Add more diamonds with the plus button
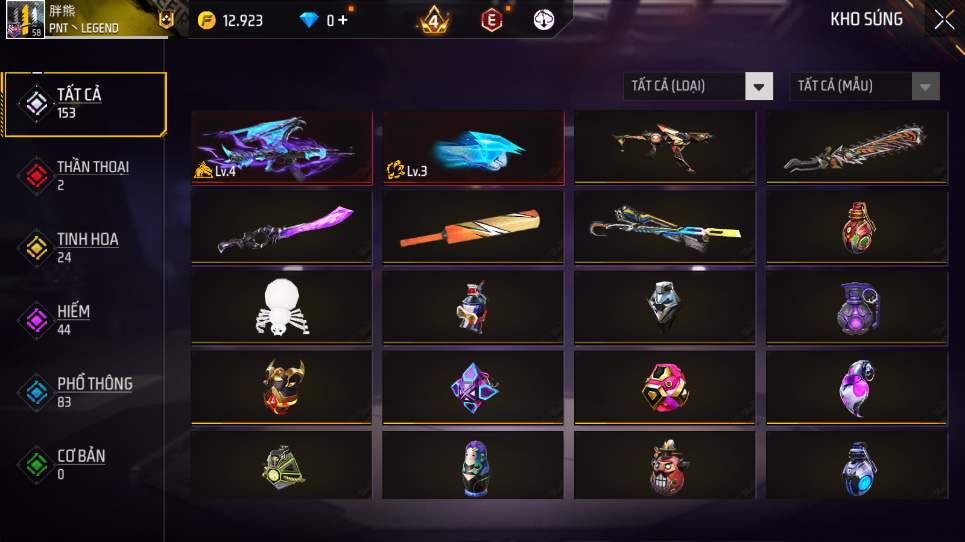 pyautogui.click(x=343, y=20)
